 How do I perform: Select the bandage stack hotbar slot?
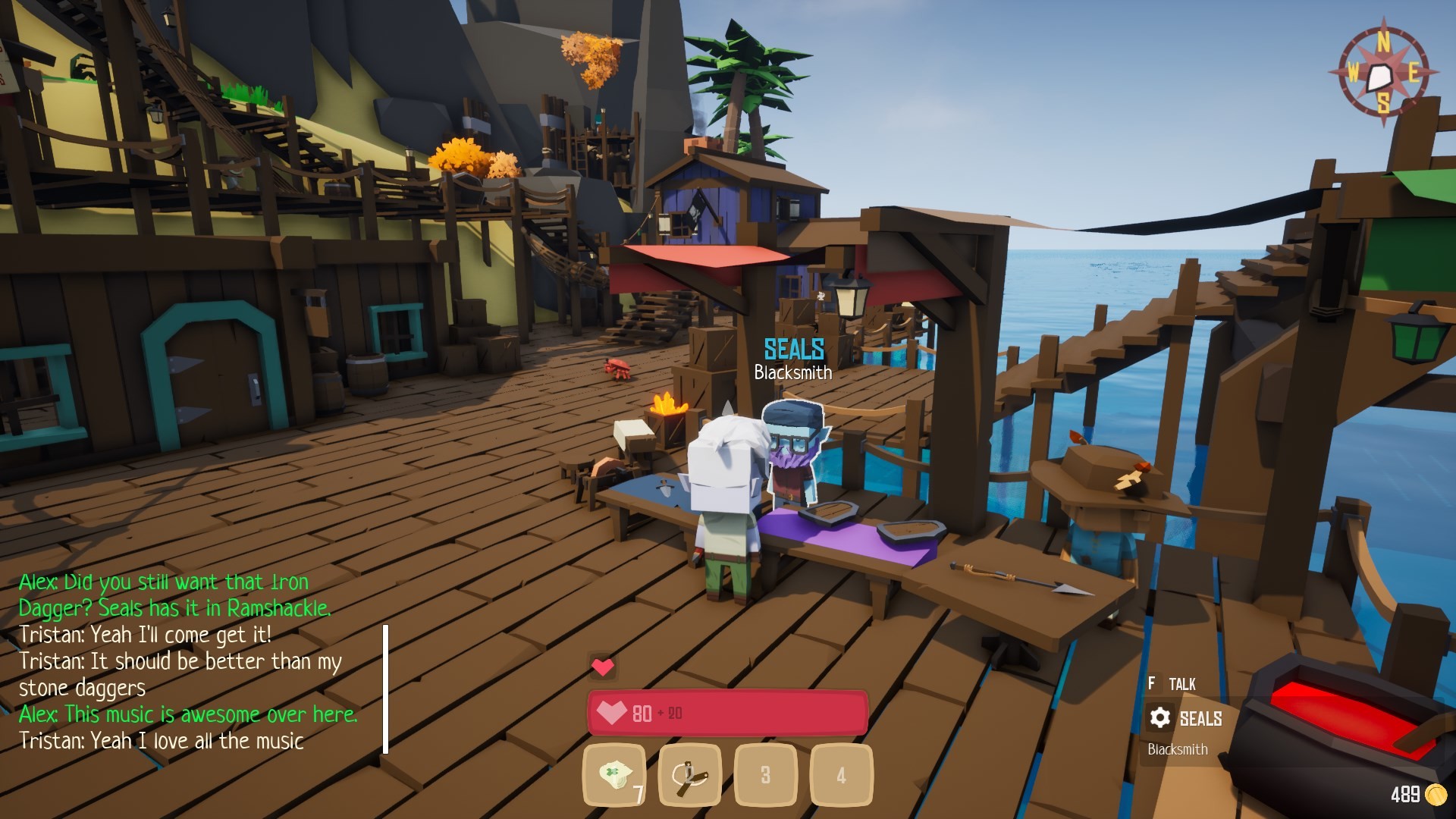tap(614, 775)
